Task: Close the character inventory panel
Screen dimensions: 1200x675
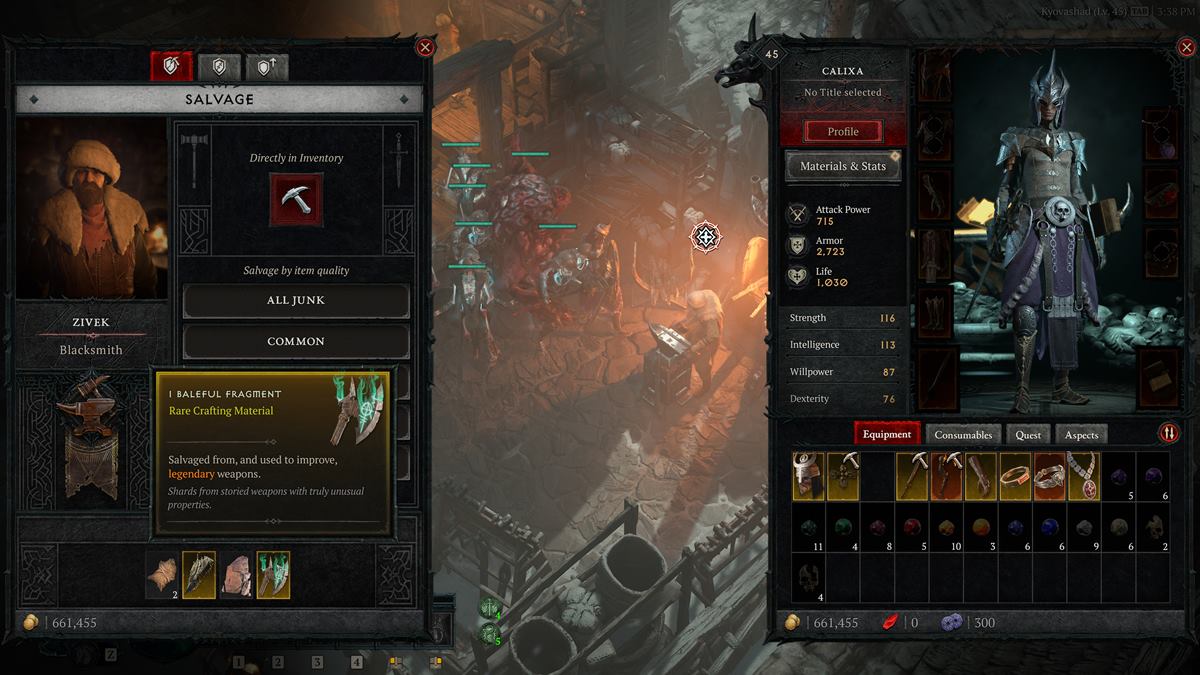Action: pyautogui.click(x=1188, y=47)
